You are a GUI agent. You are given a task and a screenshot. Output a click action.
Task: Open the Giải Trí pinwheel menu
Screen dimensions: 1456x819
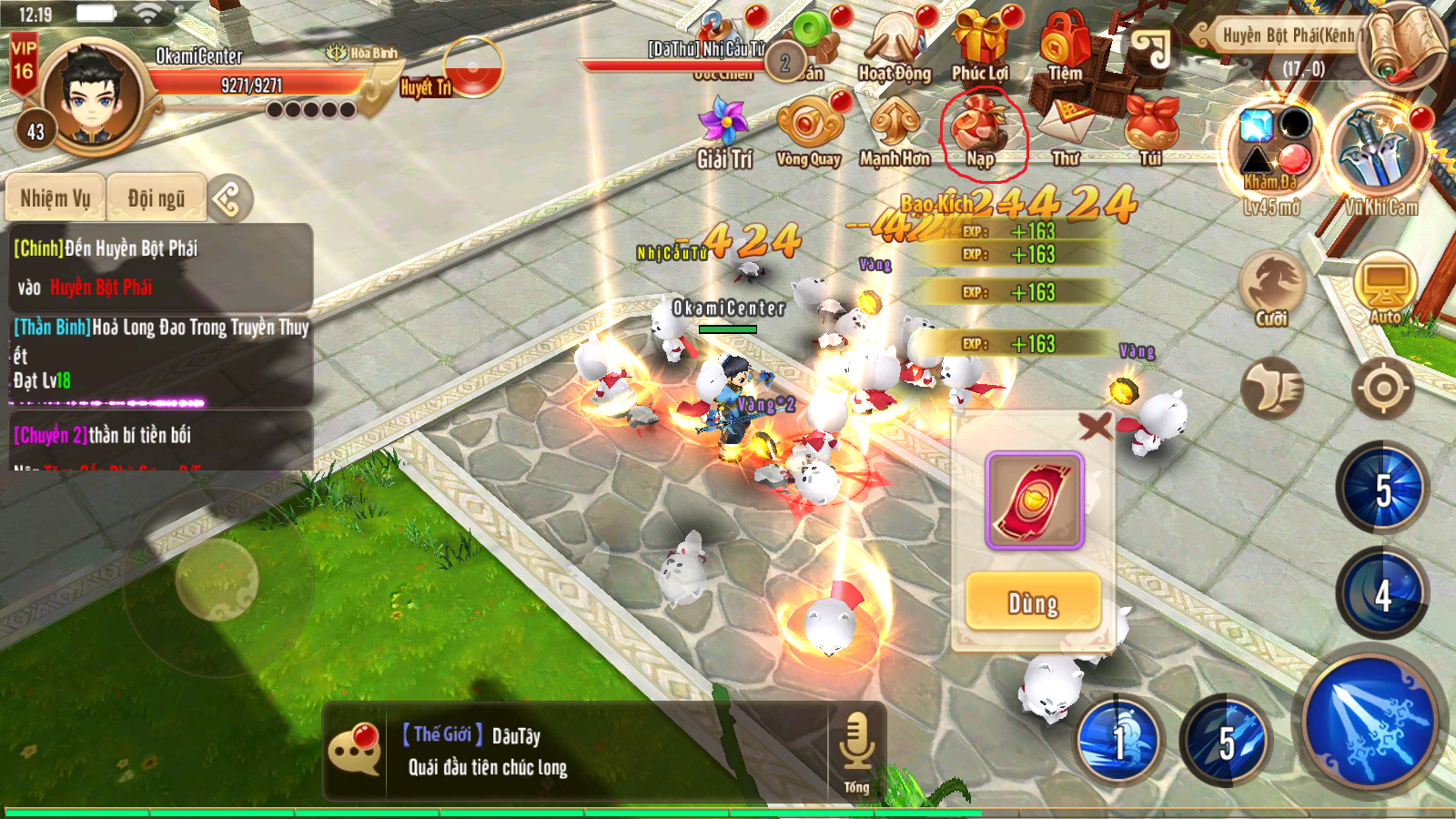[723, 132]
